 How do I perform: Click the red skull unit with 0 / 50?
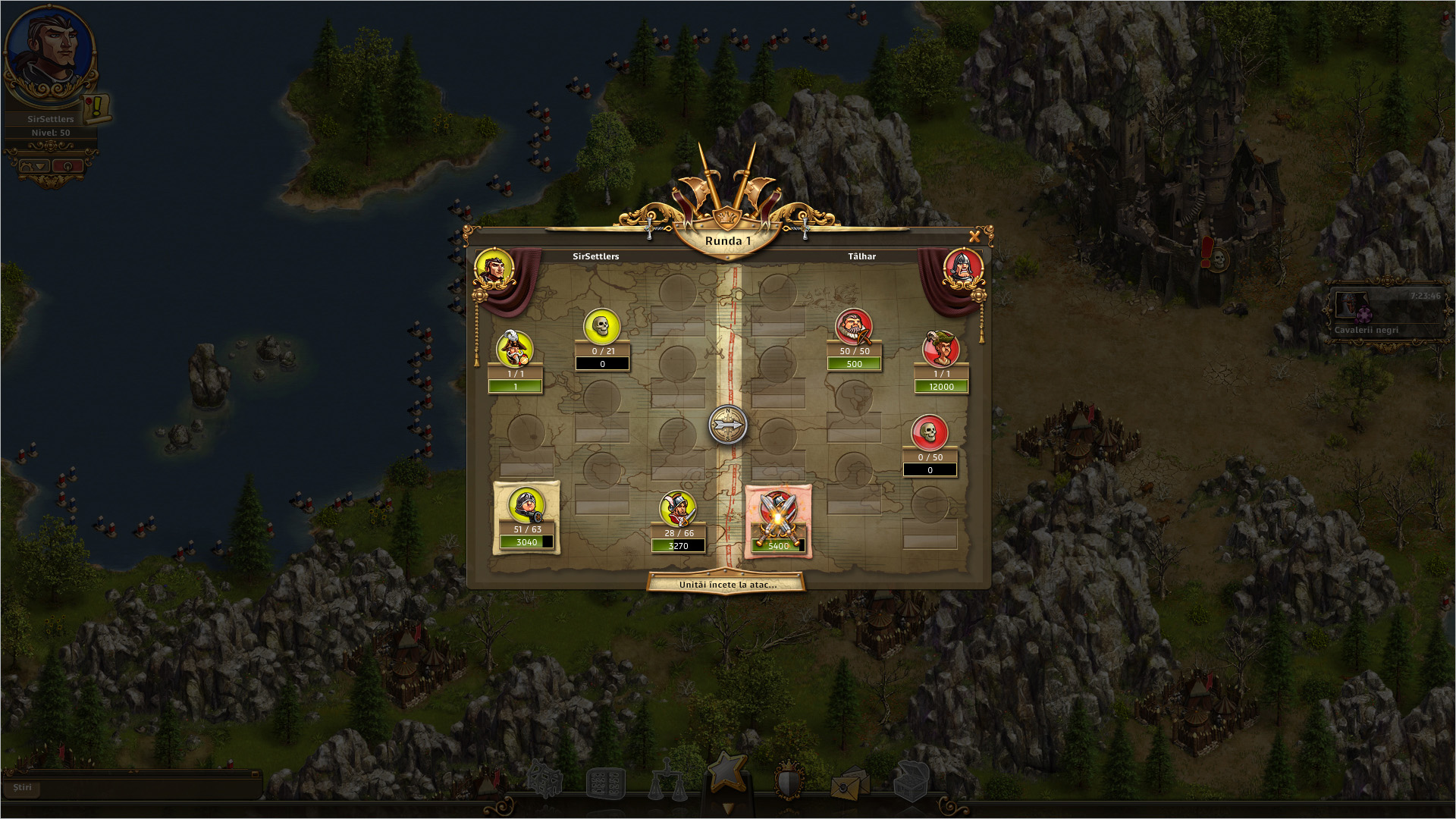click(930, 433)
